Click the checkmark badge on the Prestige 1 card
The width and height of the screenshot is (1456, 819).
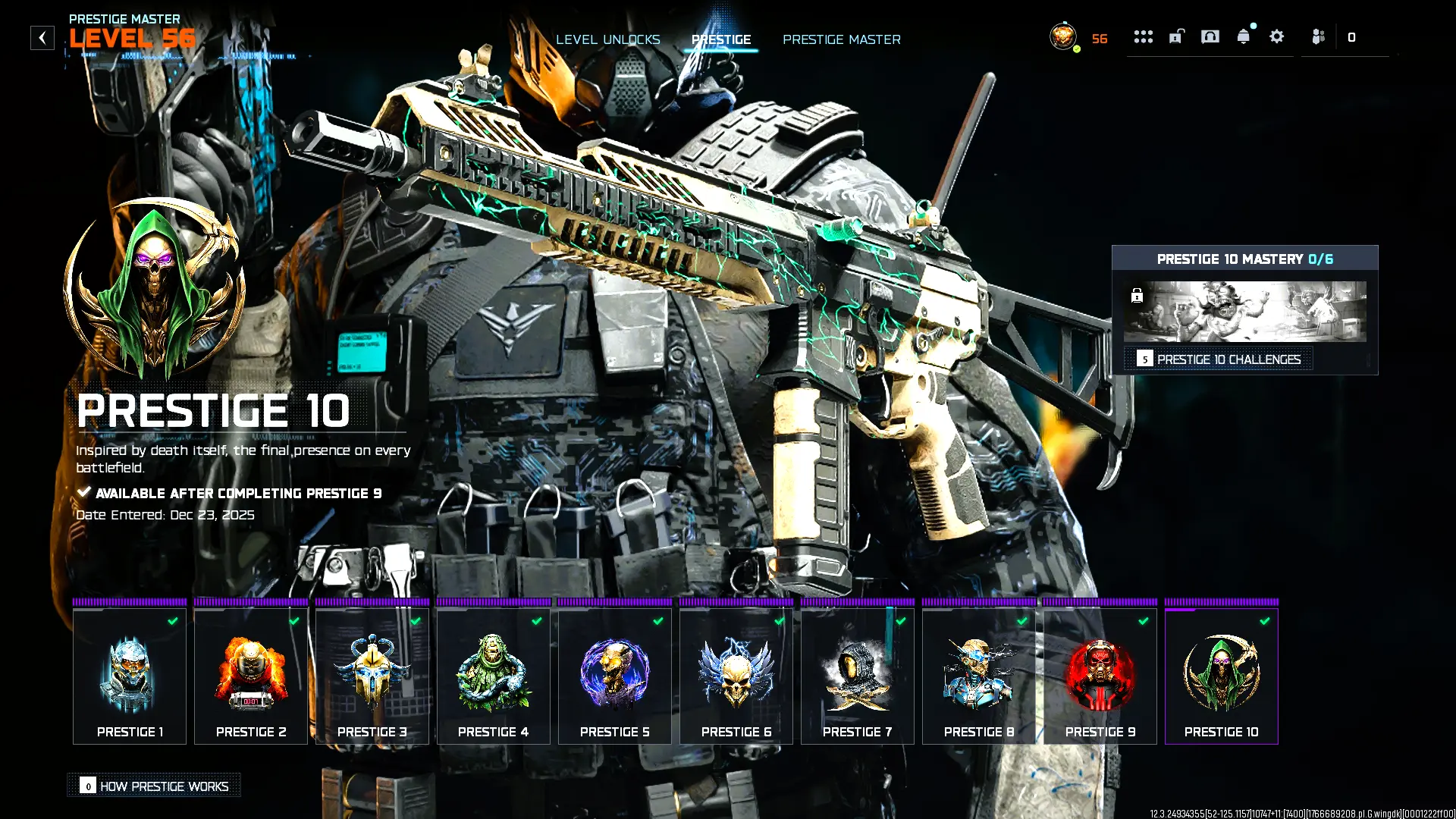[172, 621]
